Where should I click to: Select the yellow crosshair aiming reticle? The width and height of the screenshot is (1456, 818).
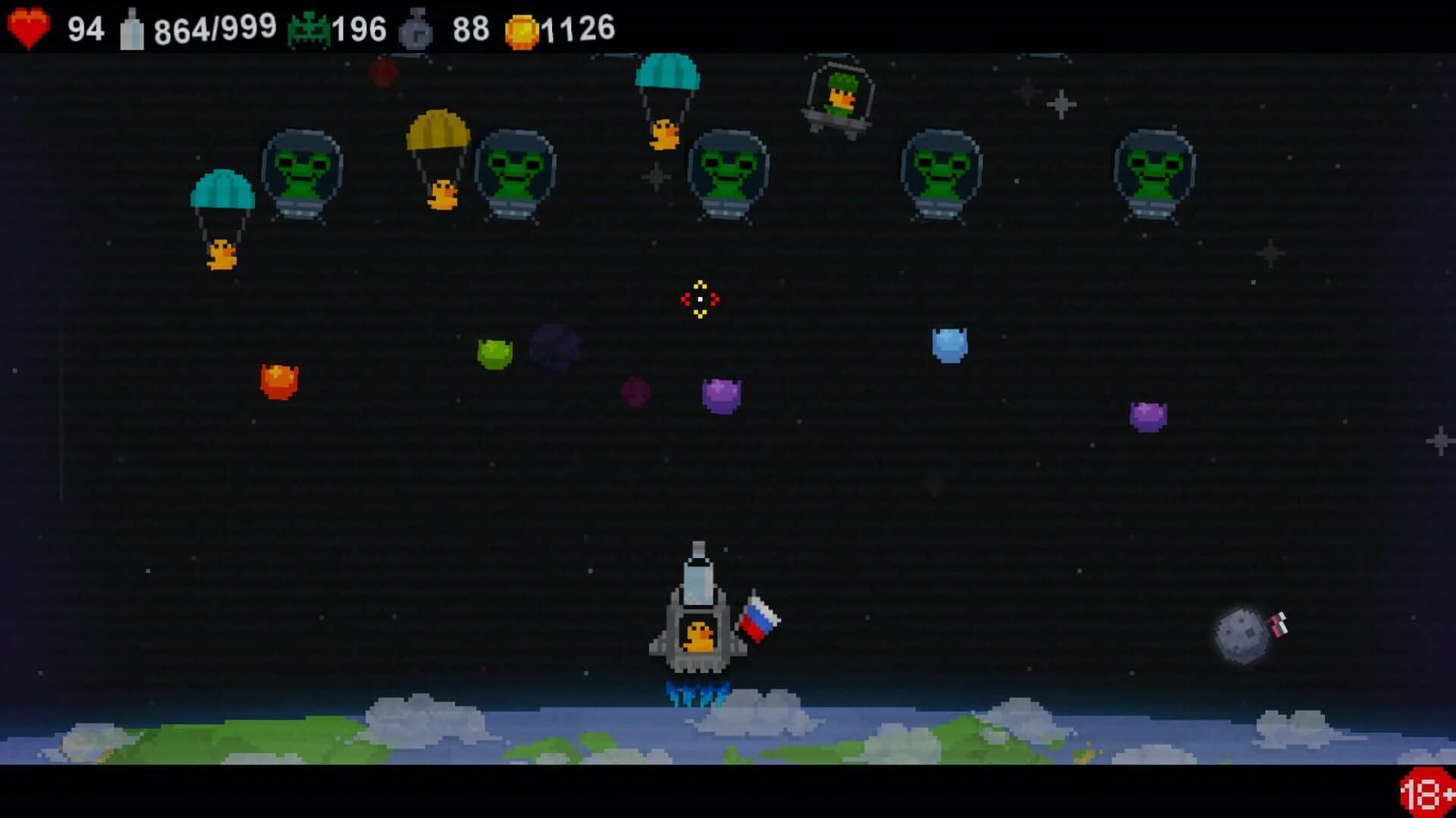(700, 298)
